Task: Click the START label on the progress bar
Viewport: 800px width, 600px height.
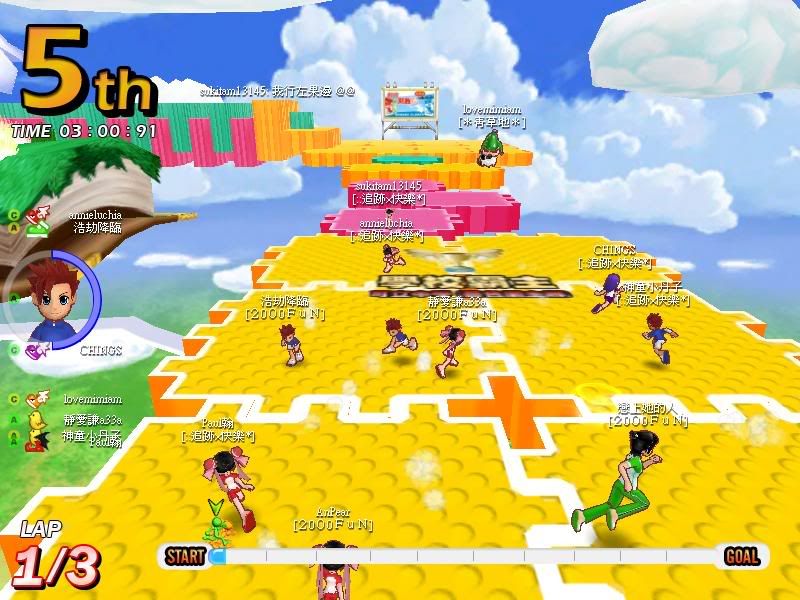Action: click(x=185, y=557)
